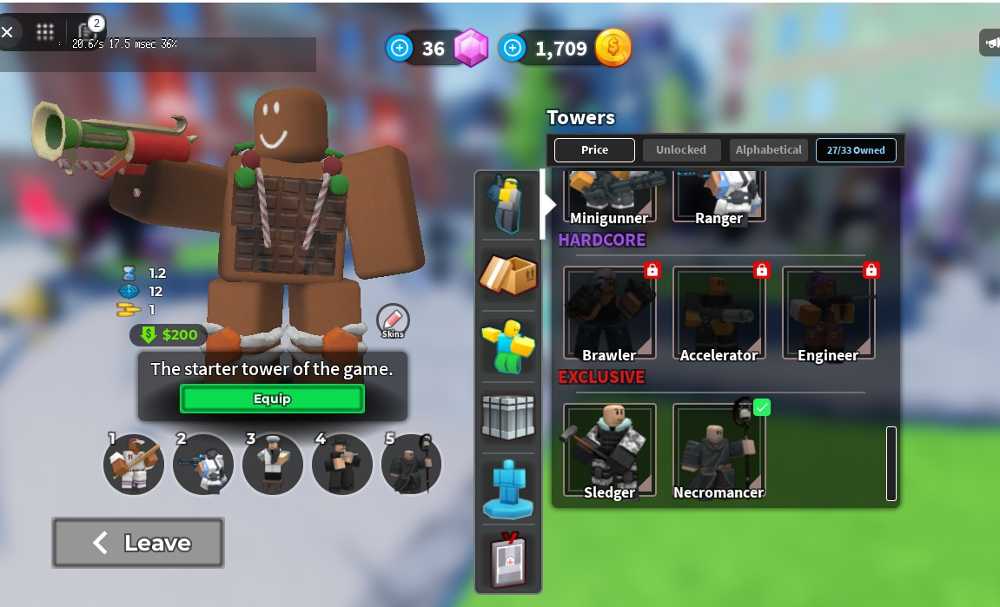The height and width of the screenshot is (607, 1000).
Task: Select the locked Engineer tower
Action: pos(828,313)
